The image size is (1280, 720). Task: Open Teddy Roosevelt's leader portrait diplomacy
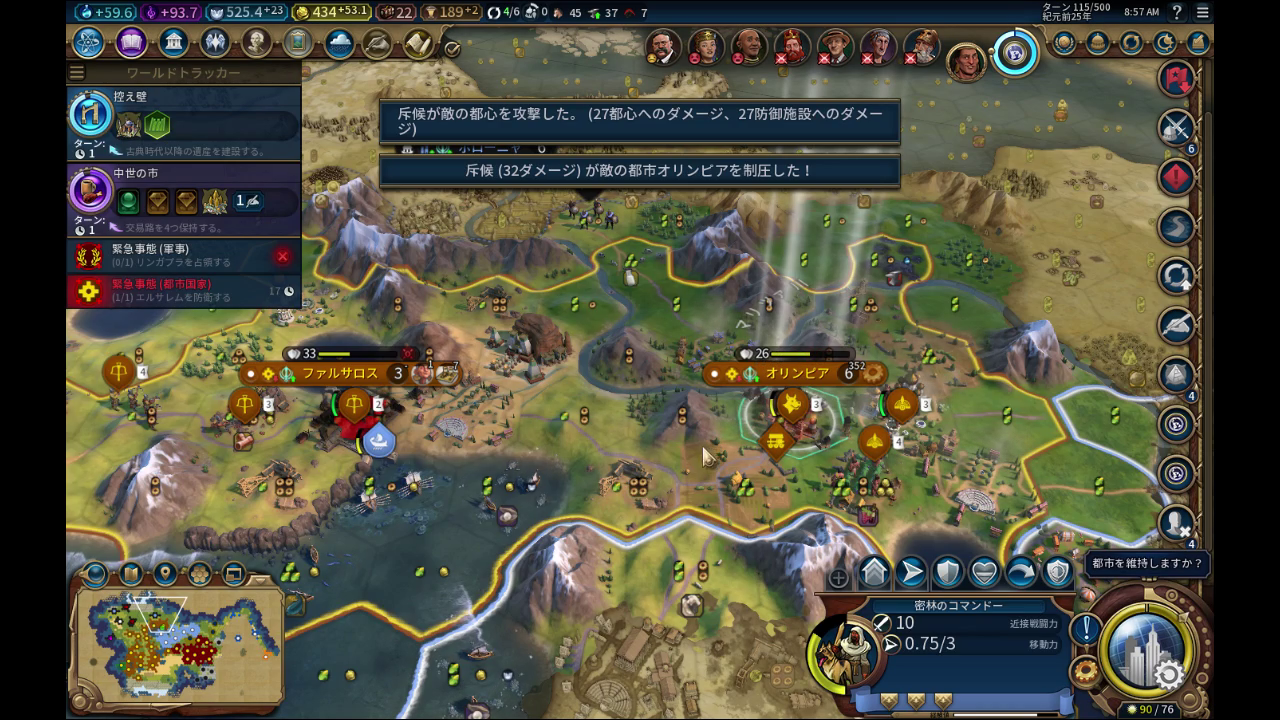pos(662,46)
